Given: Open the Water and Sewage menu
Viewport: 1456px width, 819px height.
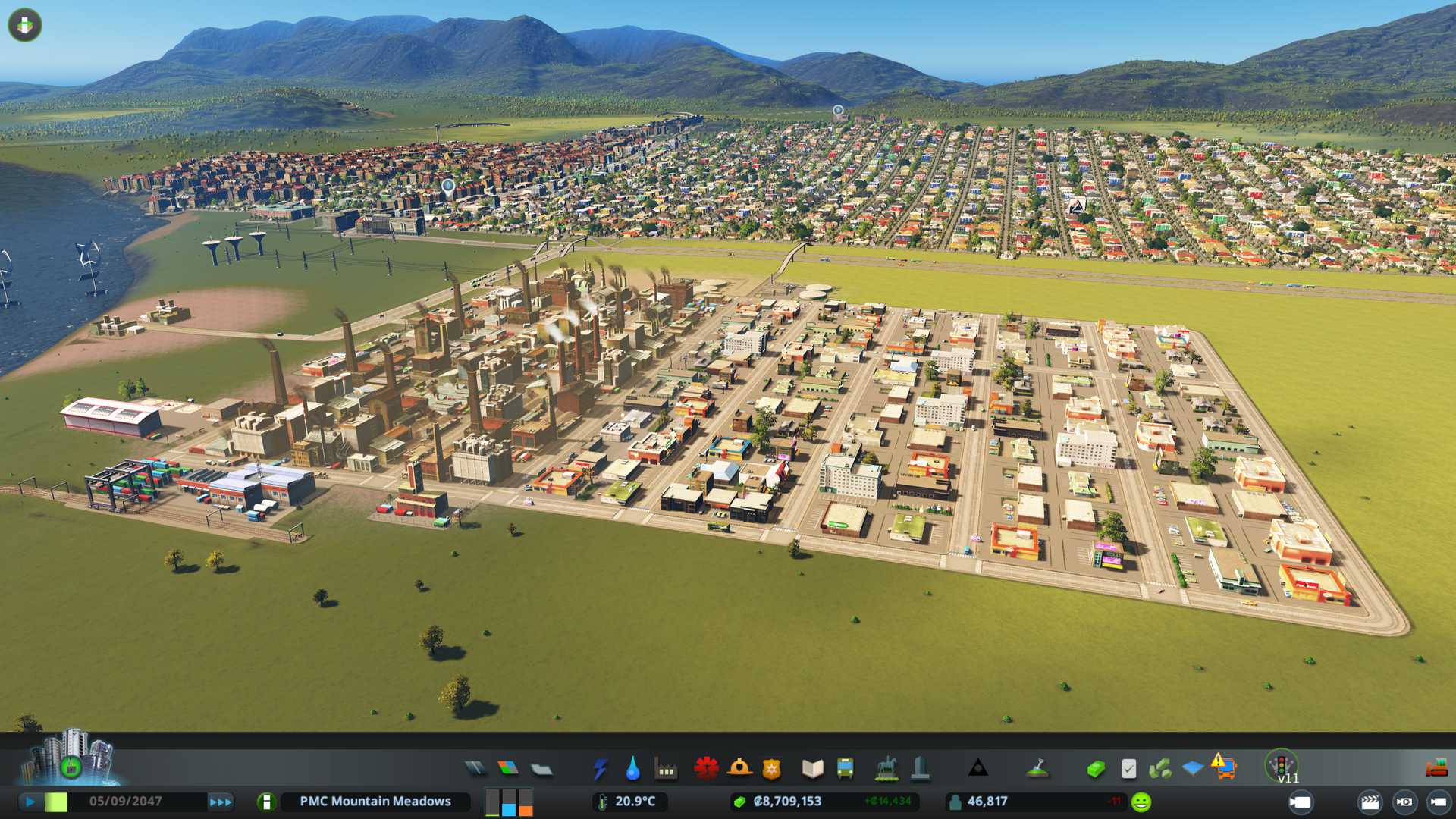Looking at the screenshot, I should (x=632, y=769).
